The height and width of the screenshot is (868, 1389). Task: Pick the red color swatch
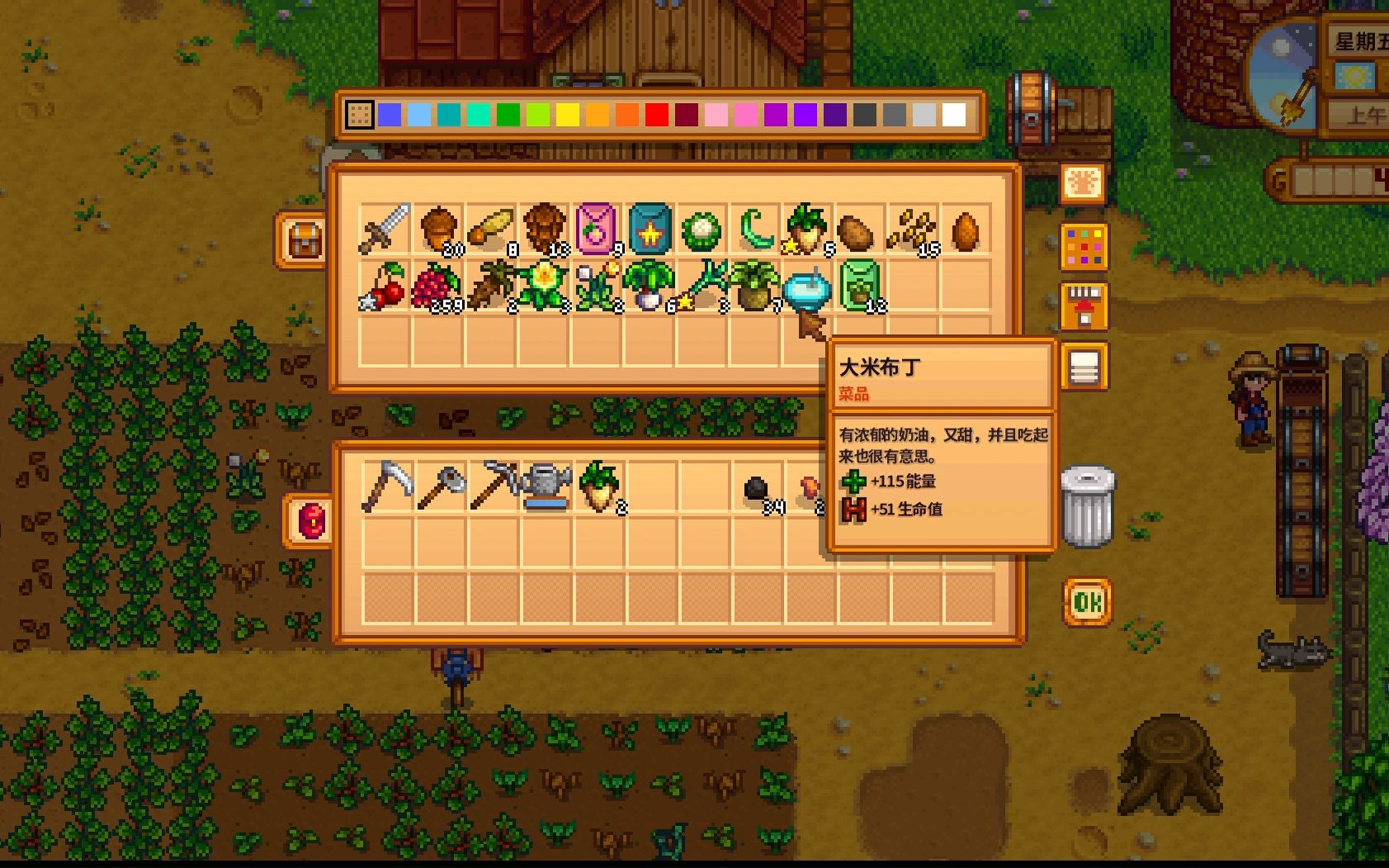656,115
